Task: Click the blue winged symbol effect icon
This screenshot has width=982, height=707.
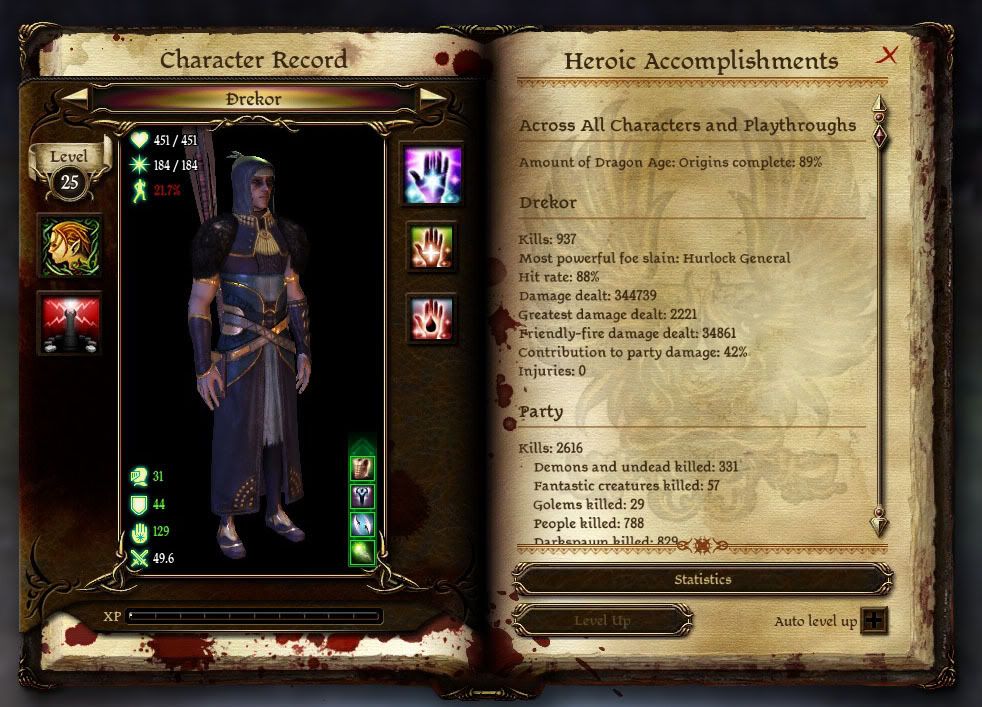Action: tap(362, 496)
